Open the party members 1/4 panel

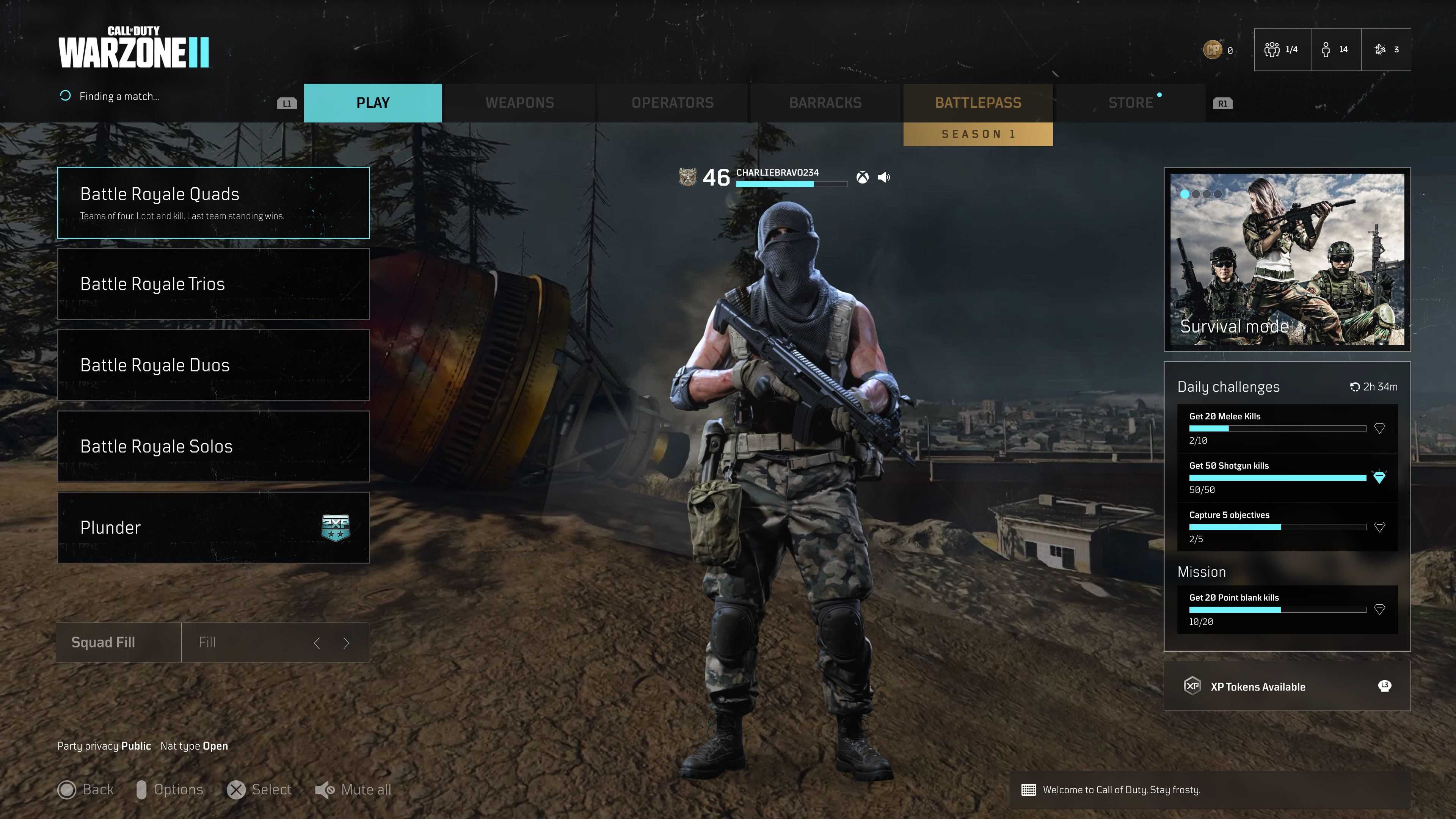(1282, 50)
